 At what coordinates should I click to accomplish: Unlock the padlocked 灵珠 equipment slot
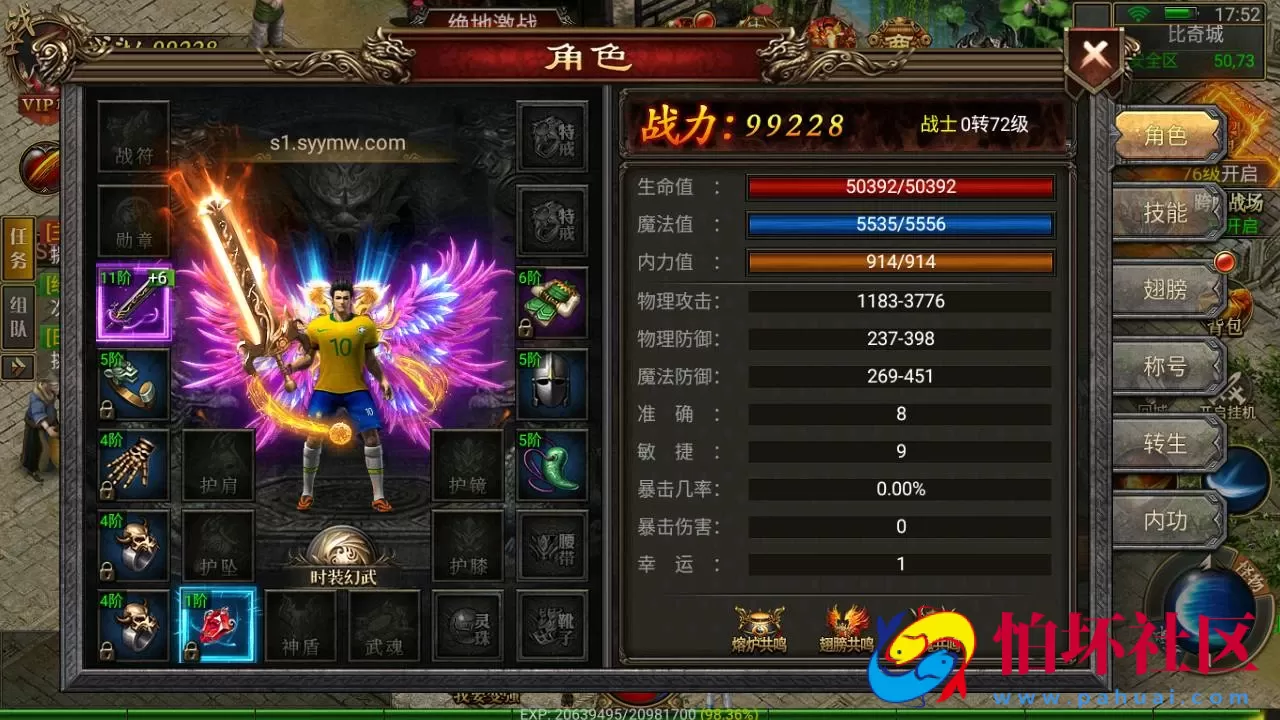pyautogui.click(x=466, y=628)
